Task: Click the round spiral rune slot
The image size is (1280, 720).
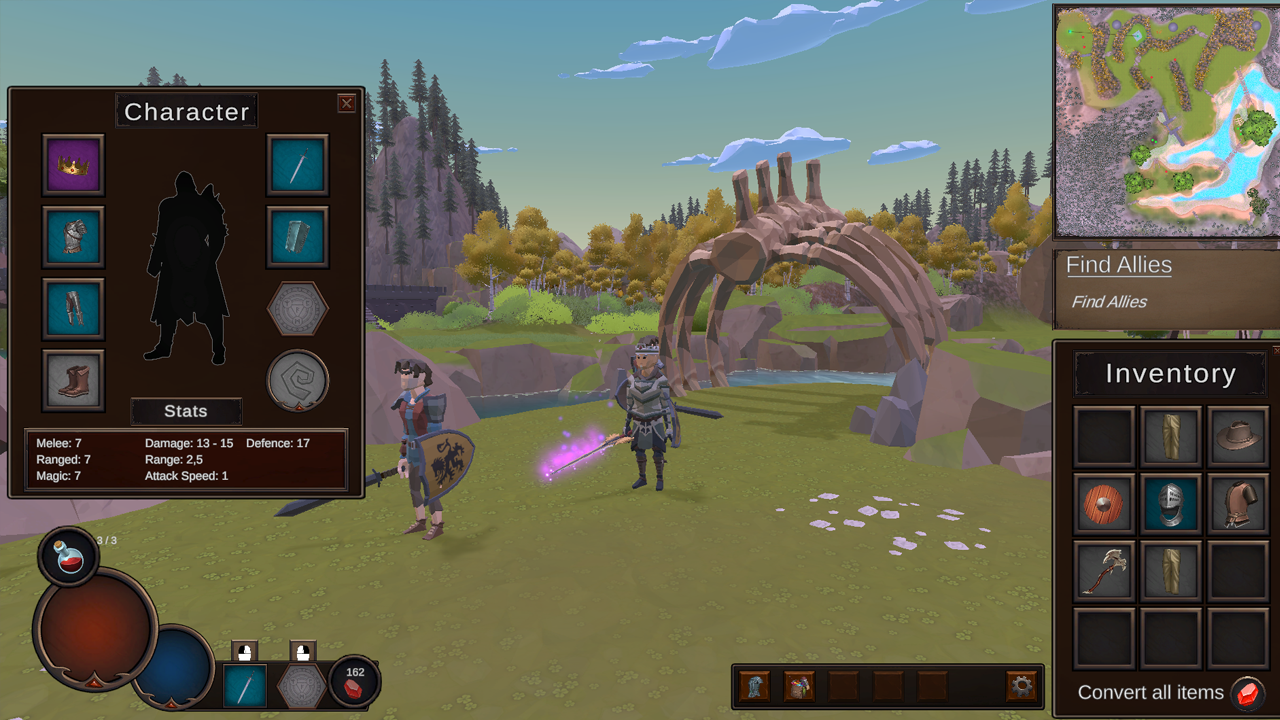Action: pyautogui.click(x=298, y=380)
